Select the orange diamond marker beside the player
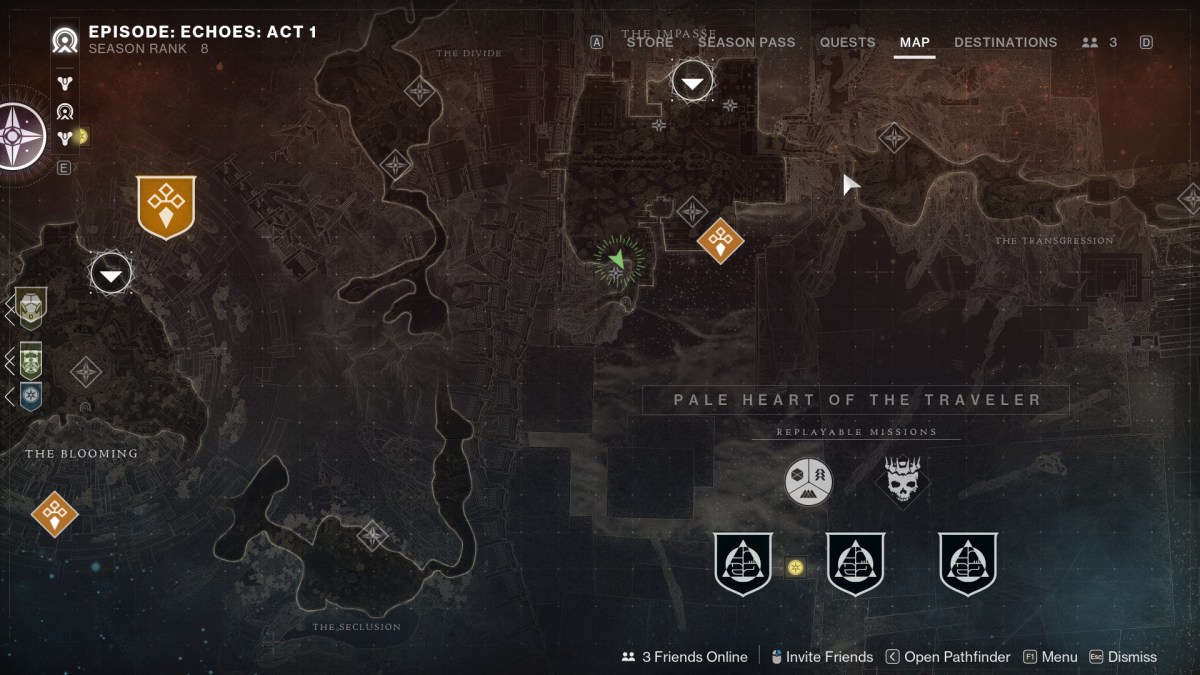The width and height of the screenshot is (1200, 675). coord(720,240)
